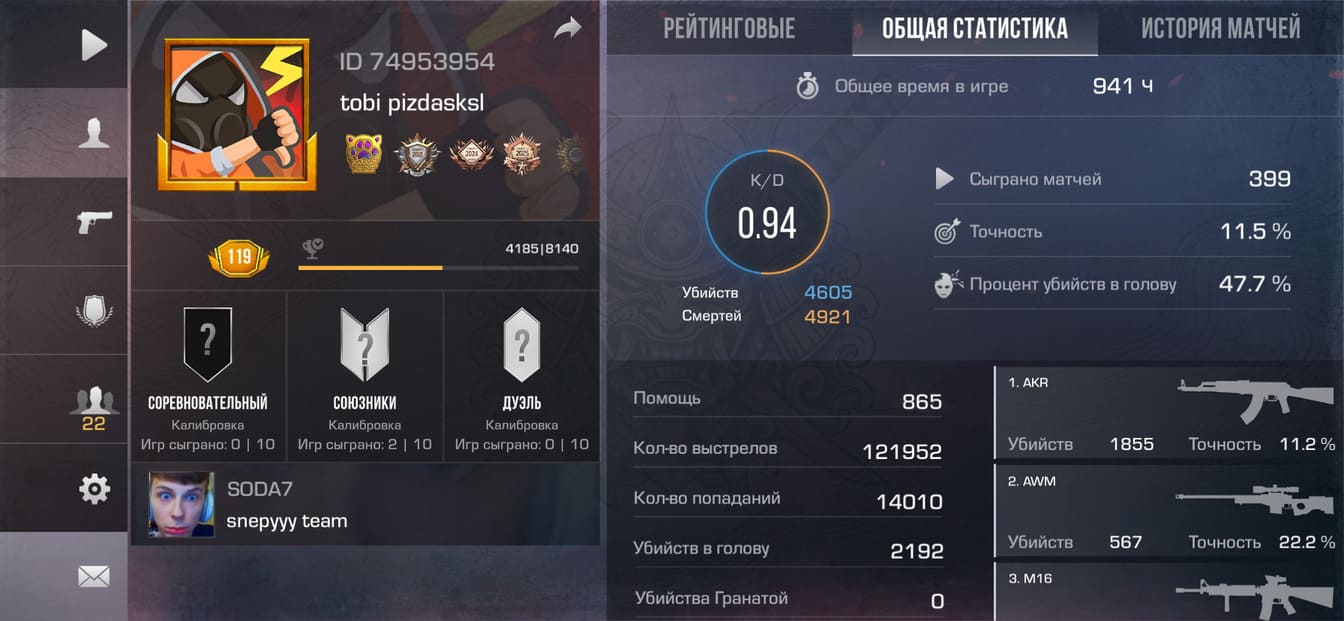Select the Общая статистика tab

point(974,28)
